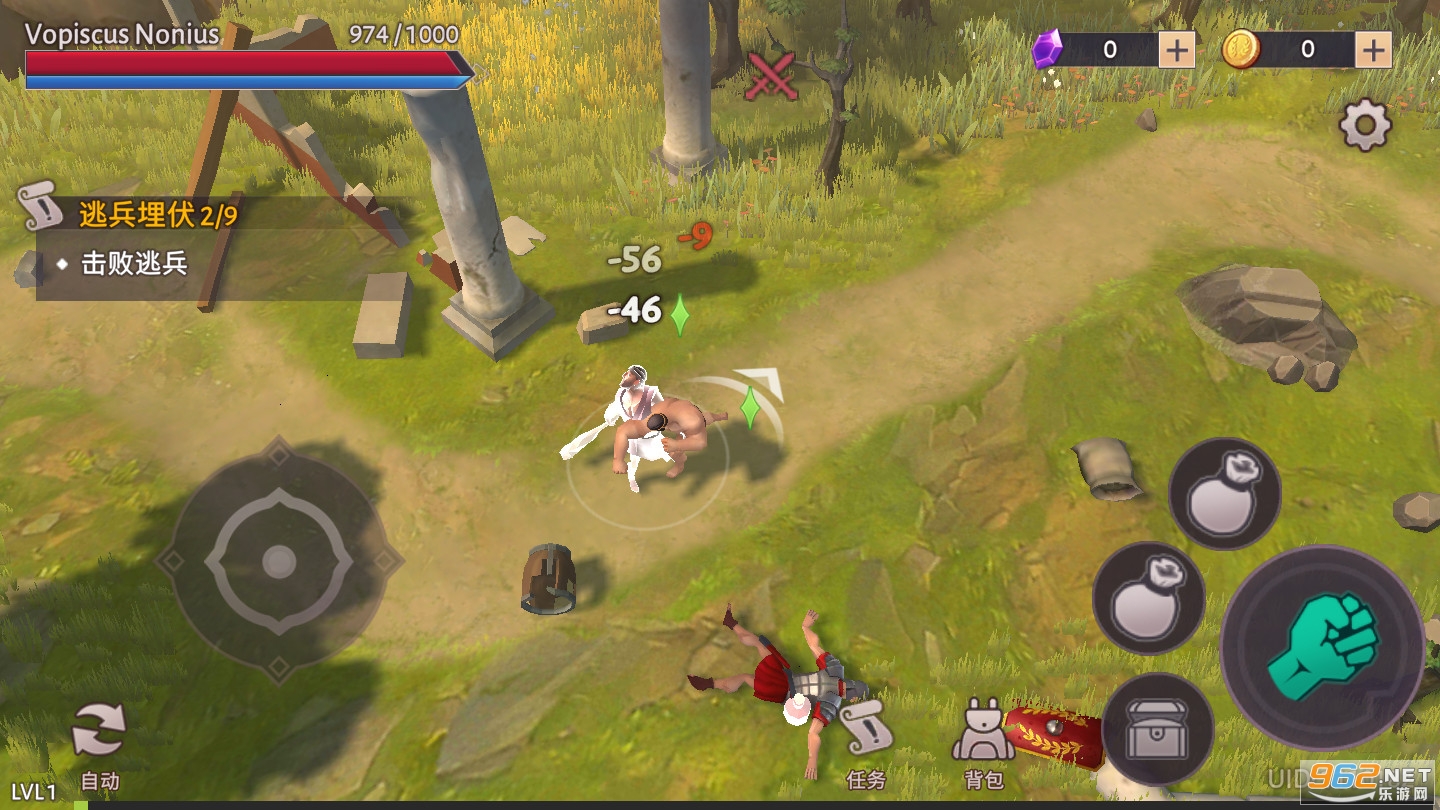Viewport: 1440px width, 810px height.
Task: Open the 背包 backpack
Action: pyautogui.click(x=982, y=745)
